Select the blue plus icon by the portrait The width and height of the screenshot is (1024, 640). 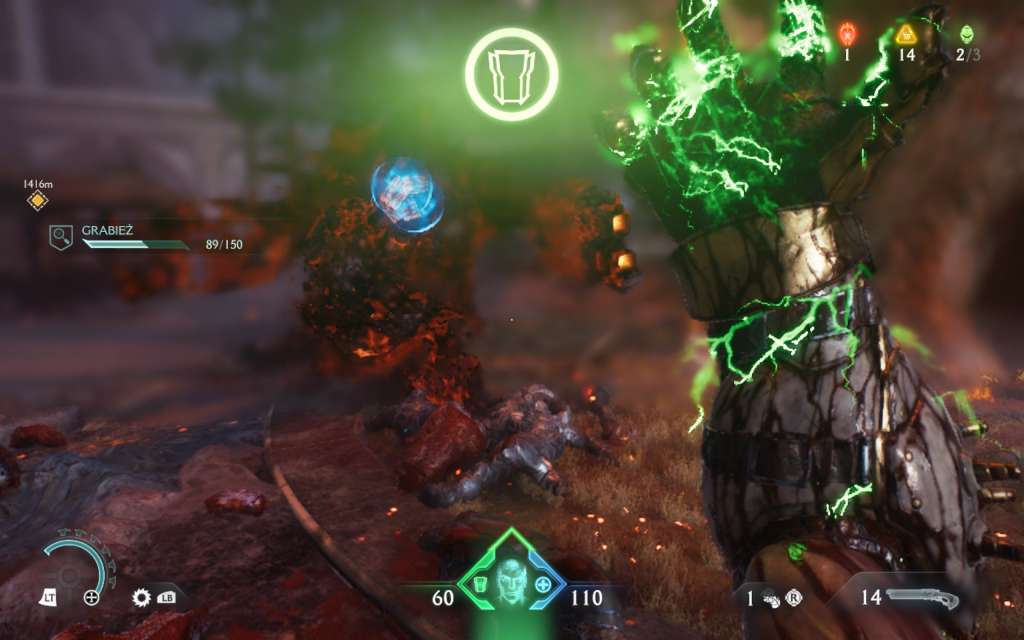pos(543,585)
